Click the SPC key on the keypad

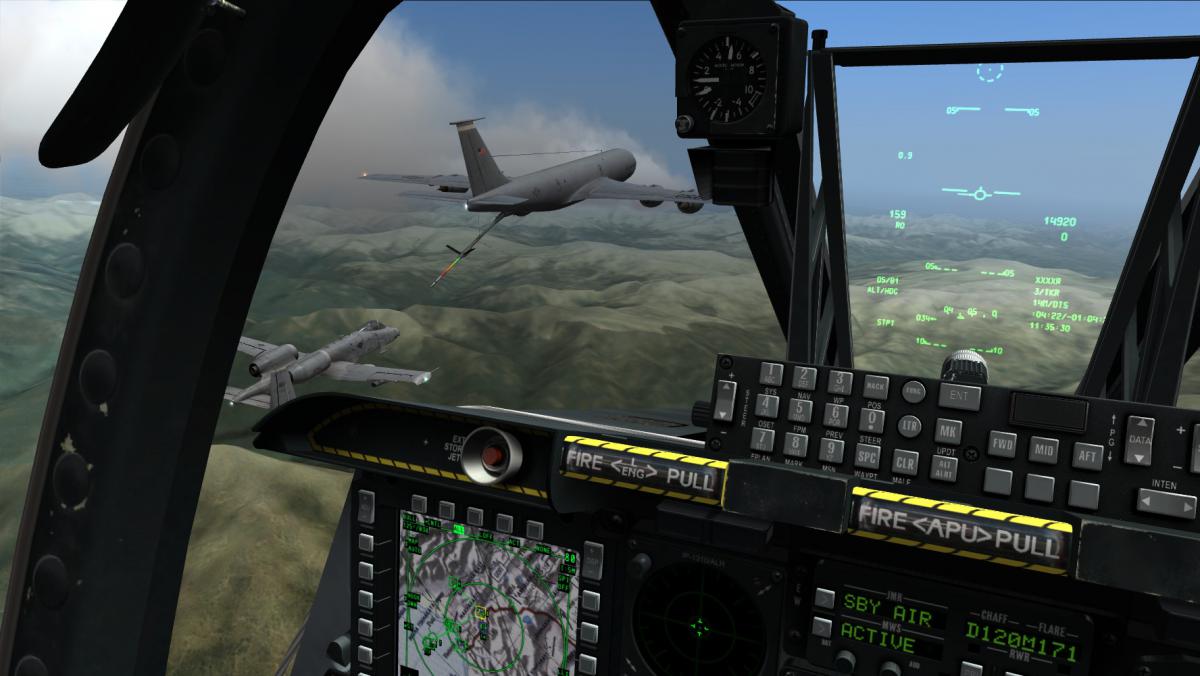pos(867,455)
